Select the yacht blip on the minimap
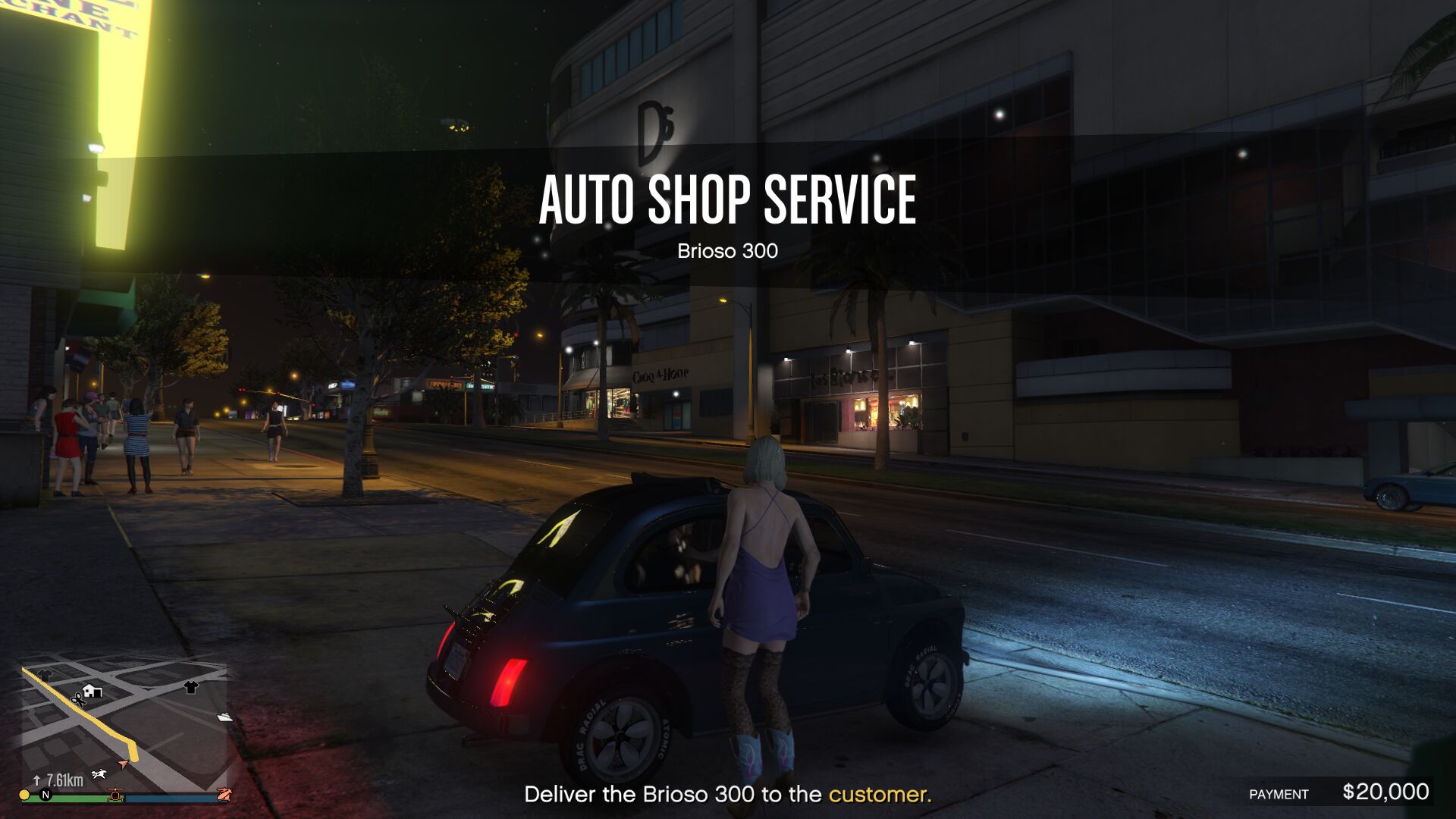 pyautogui.click(x=224, y=717)
